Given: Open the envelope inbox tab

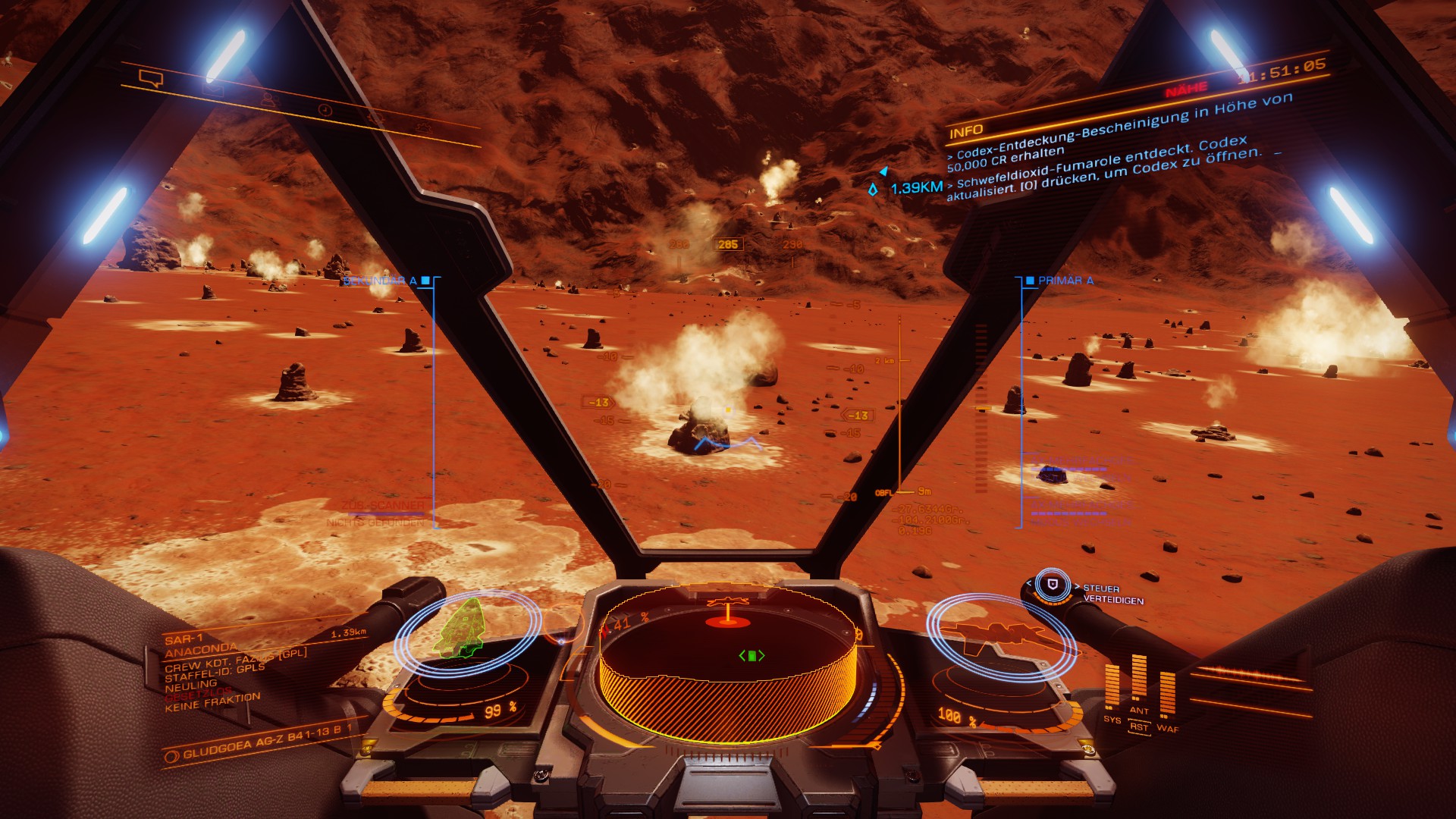Looking at the screenshot, I should coord(213,89).
